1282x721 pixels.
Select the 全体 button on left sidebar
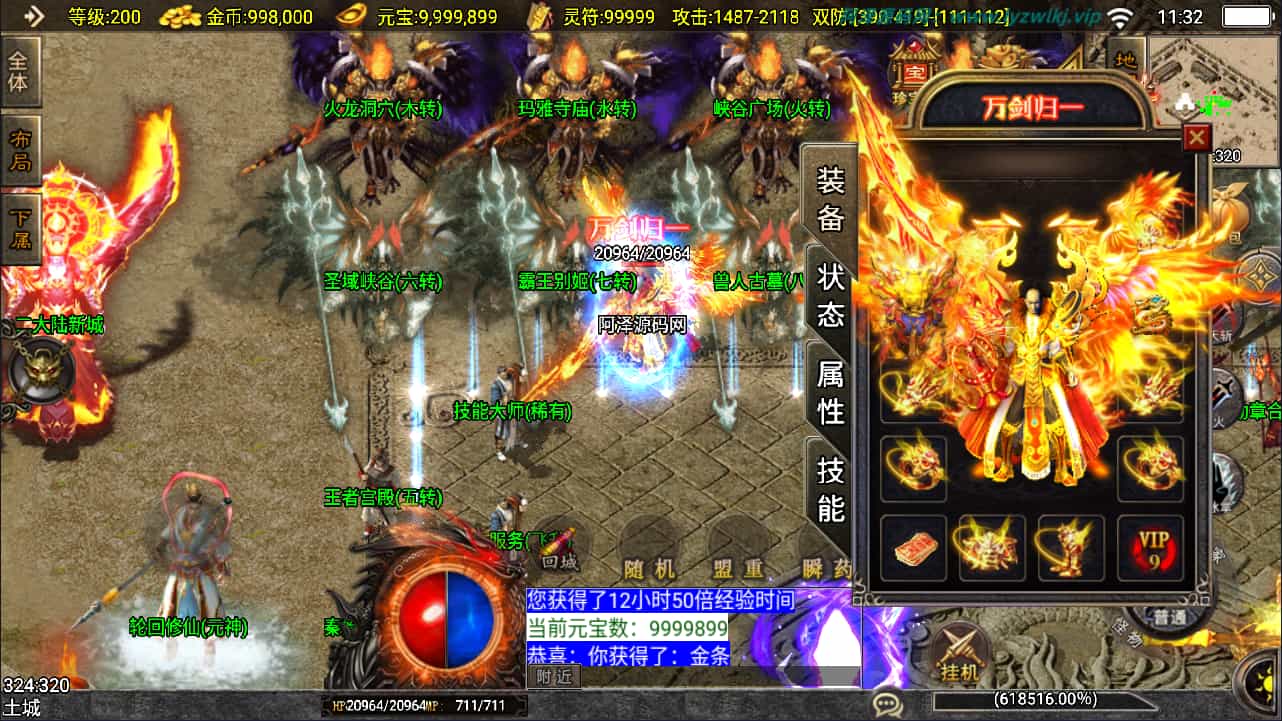[19, 70]
